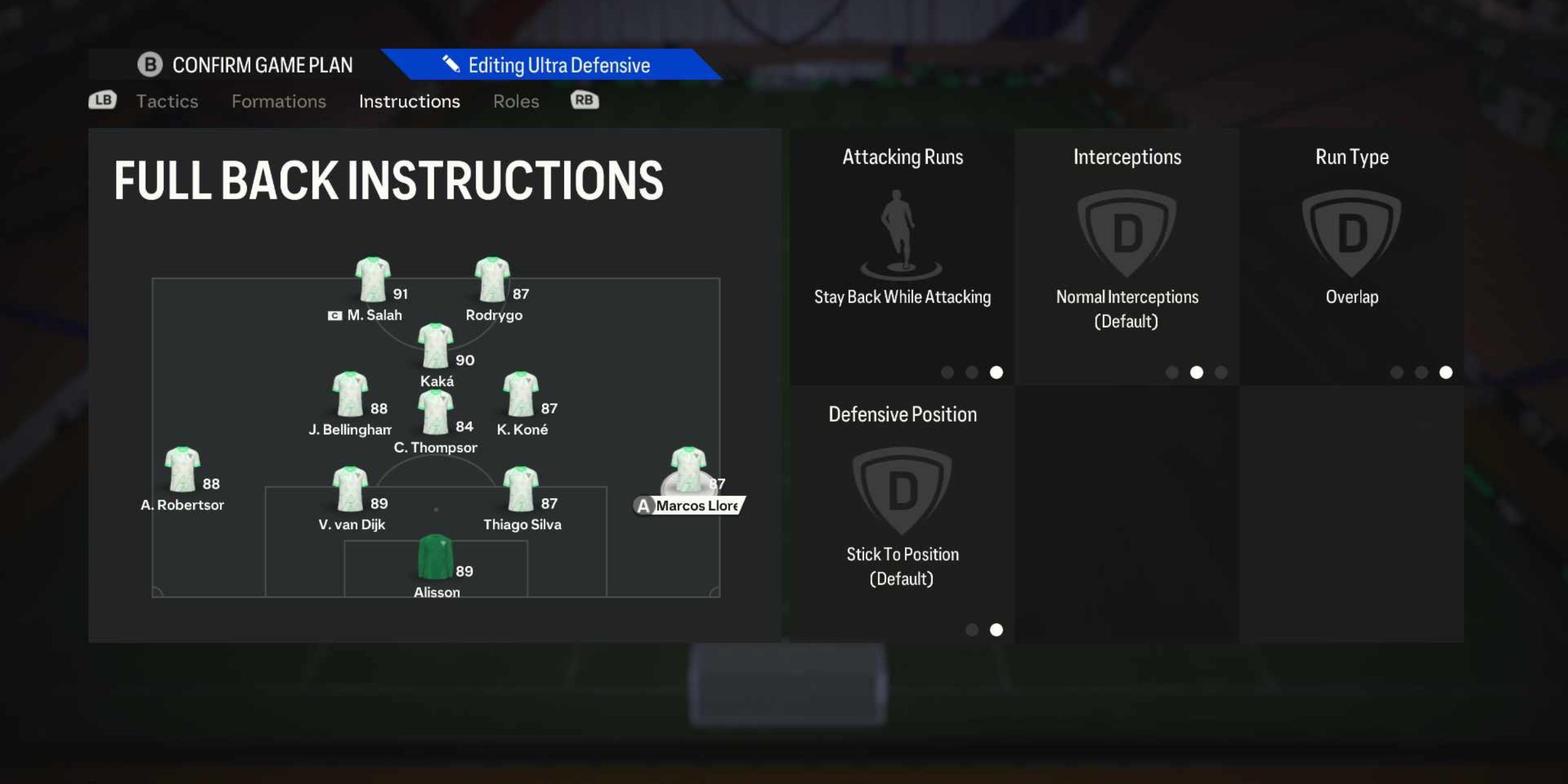Select V. van Dijk's player icon
The height and width of the screenshot is (784, 1568).
point(351,487)
